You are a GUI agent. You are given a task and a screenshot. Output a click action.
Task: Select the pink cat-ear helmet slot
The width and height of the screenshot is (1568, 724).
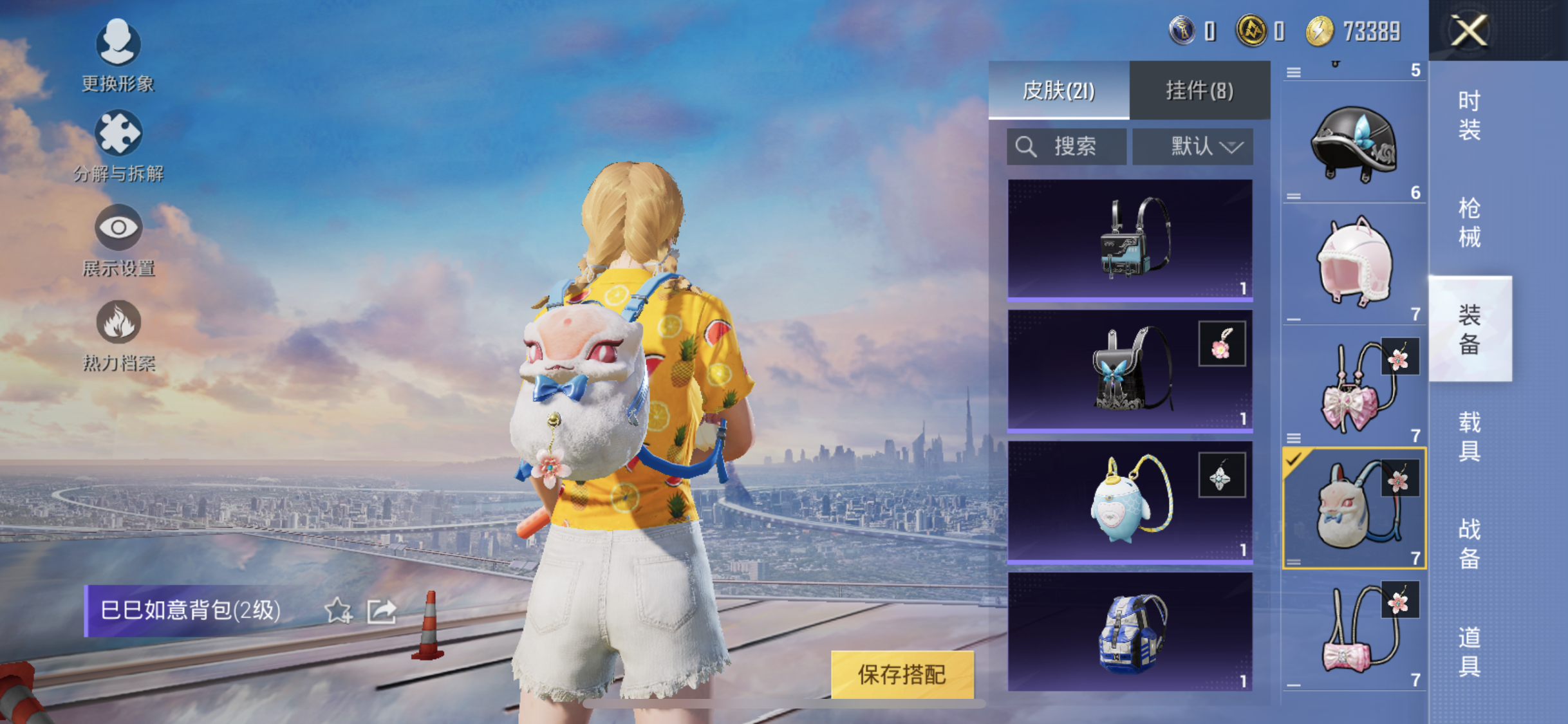[1354, 264]
